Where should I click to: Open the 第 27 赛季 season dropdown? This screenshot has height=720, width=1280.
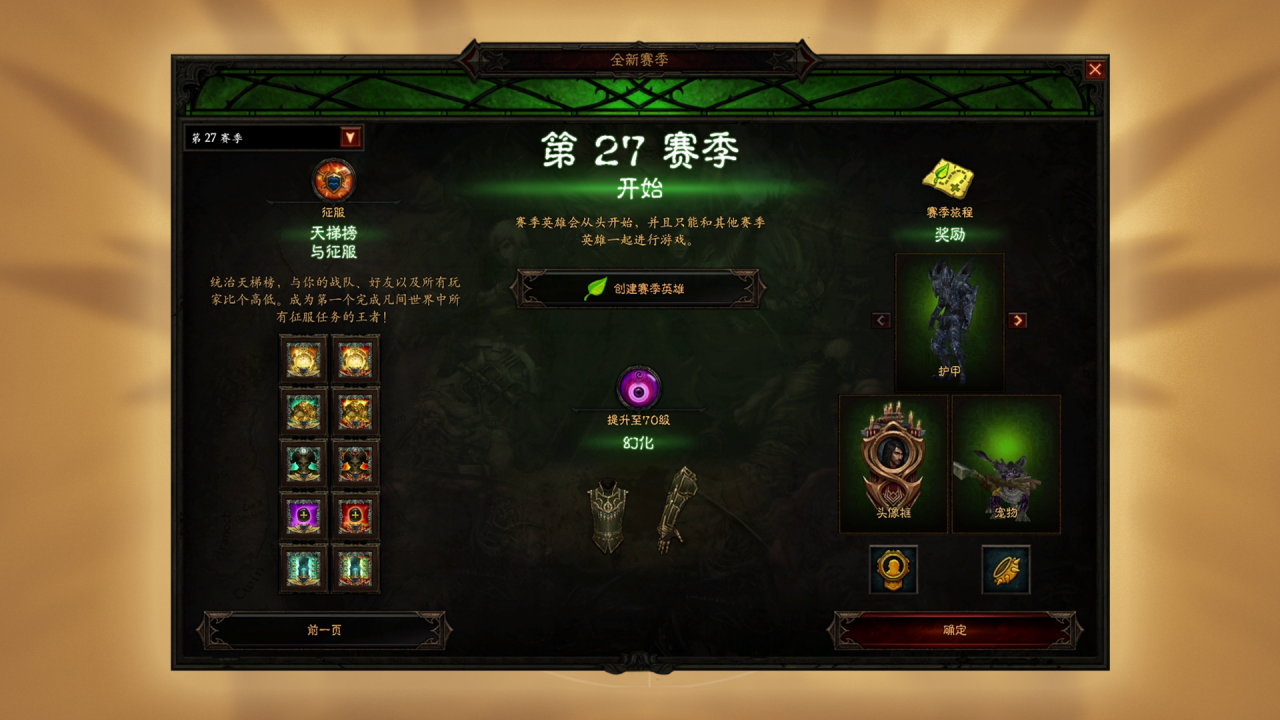click(265, 136)
